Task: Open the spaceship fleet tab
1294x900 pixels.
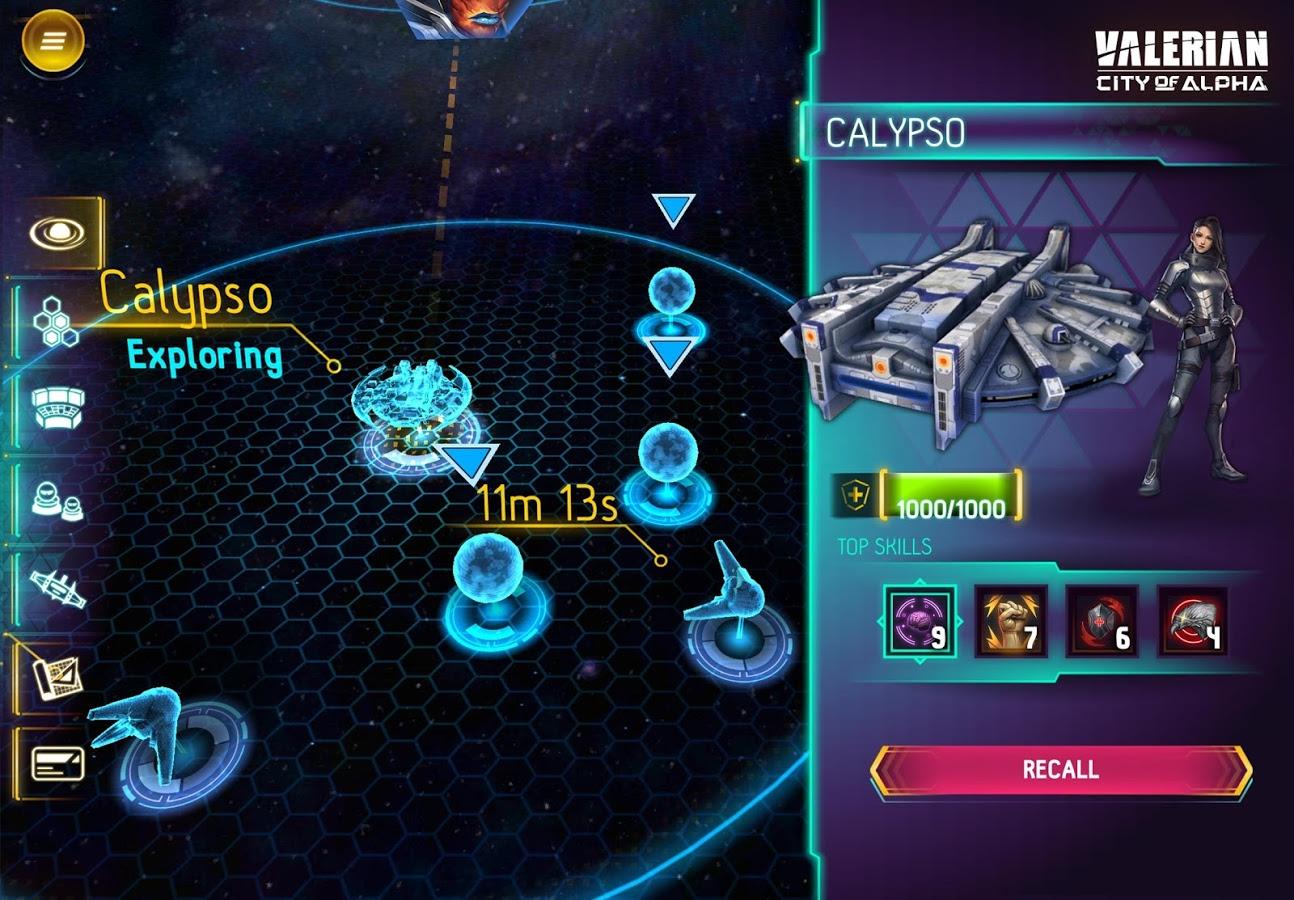Action: click(x=57, y=587)
